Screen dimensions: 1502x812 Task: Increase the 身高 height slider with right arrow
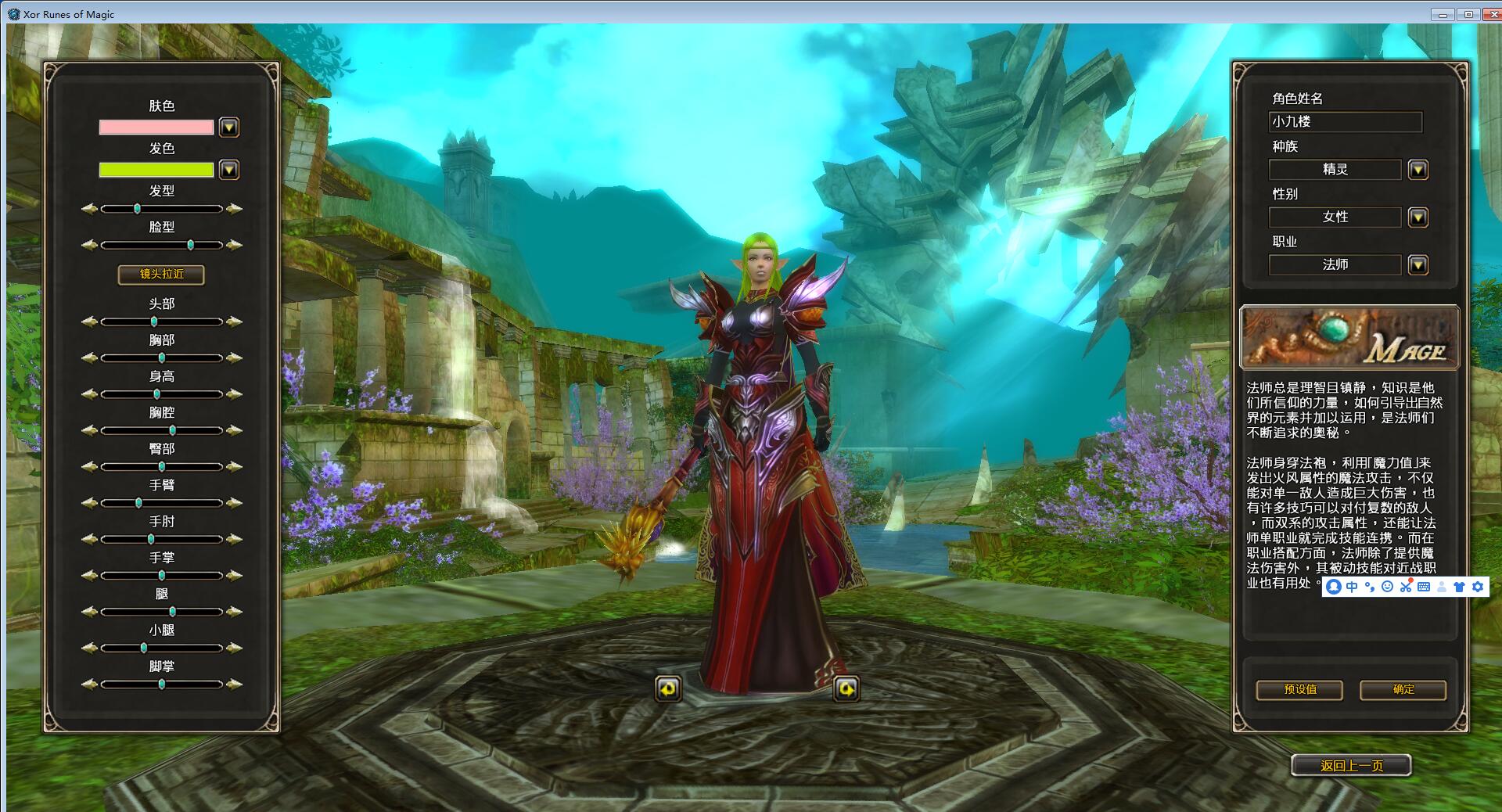point(234,394)
